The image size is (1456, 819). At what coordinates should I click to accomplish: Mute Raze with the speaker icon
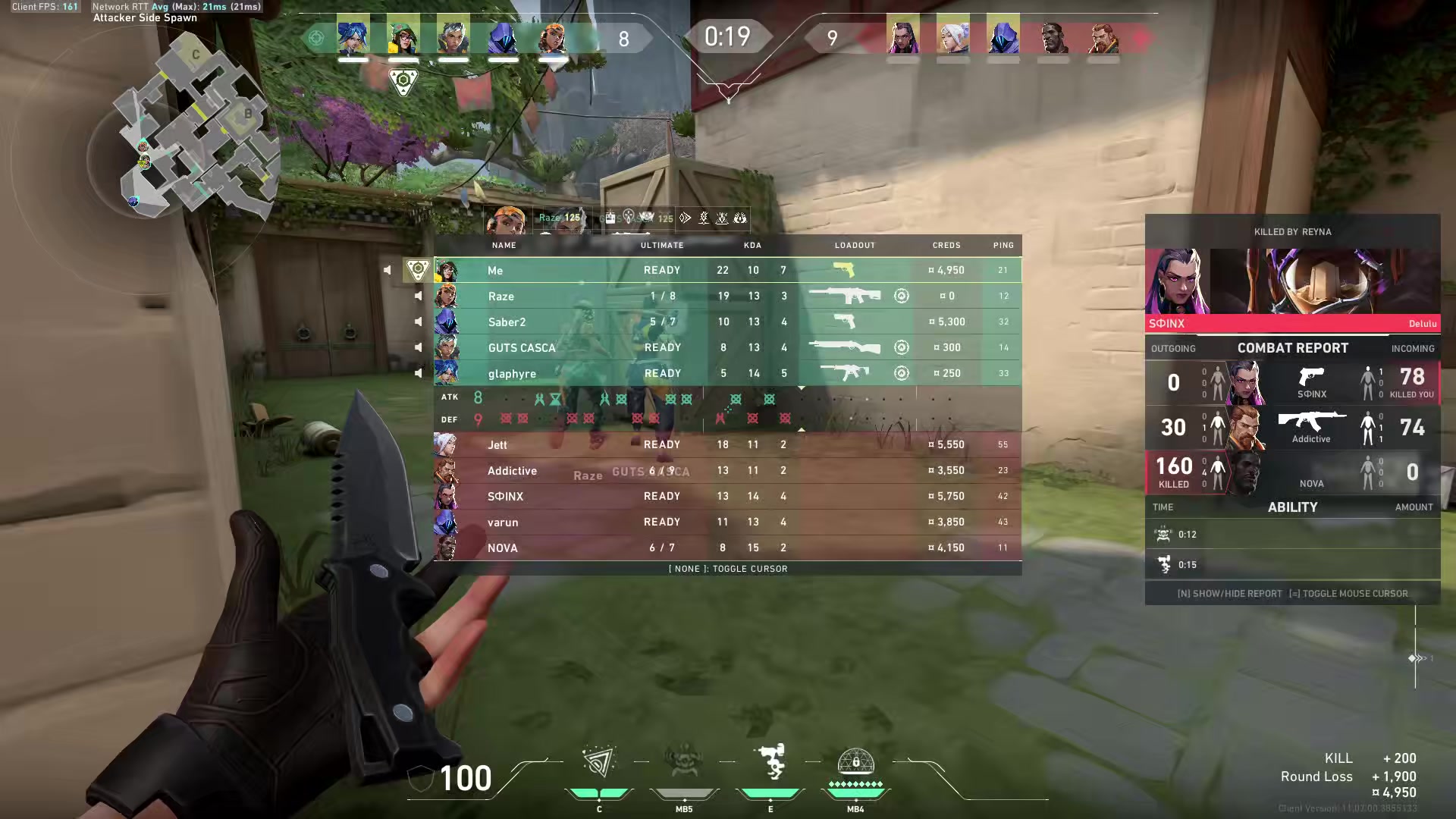[418, 296]
